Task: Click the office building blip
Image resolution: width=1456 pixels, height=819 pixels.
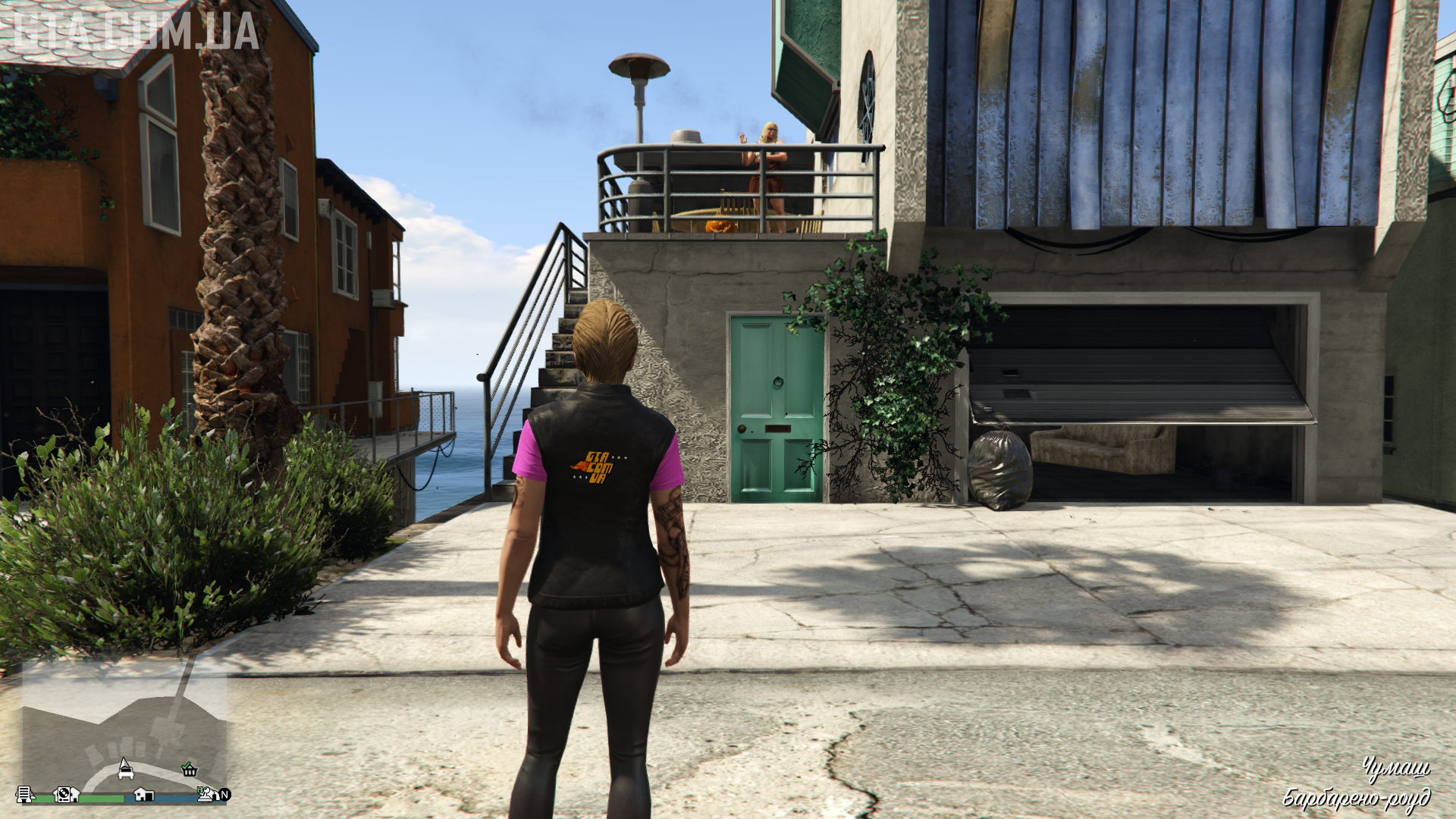Action: [25, 794]
